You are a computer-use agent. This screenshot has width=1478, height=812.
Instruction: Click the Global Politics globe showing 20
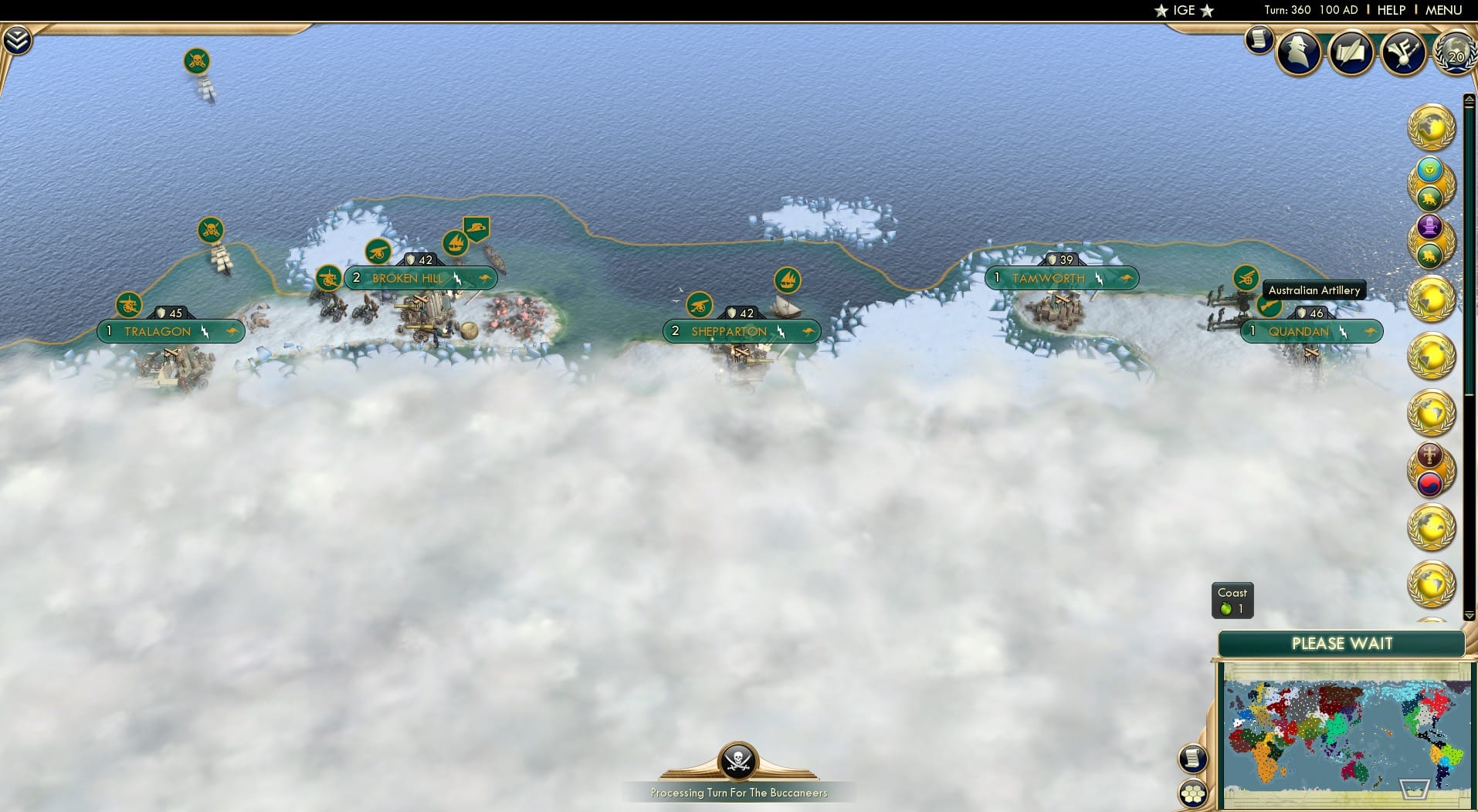pyautogui.click(x=1455, y=54)
